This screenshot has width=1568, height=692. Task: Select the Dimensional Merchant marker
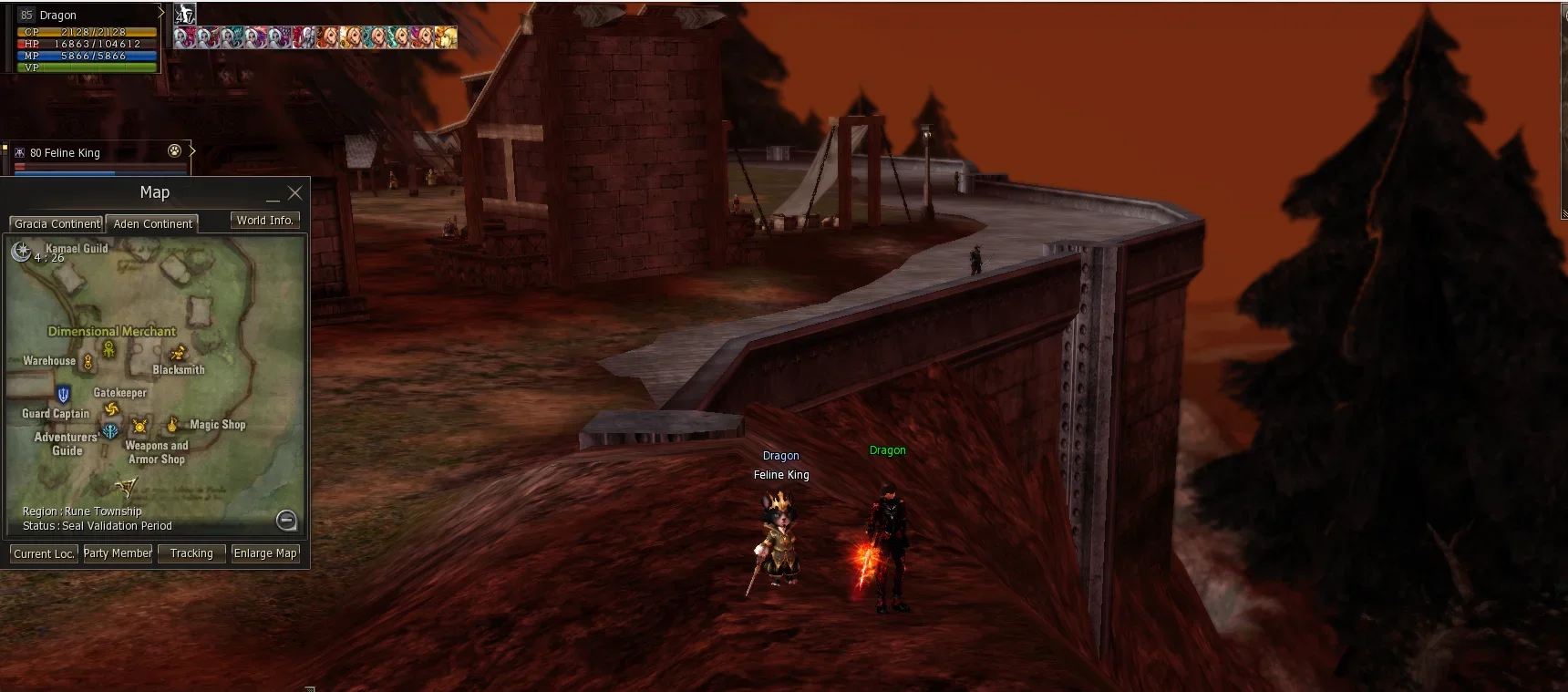coord(109,348)
